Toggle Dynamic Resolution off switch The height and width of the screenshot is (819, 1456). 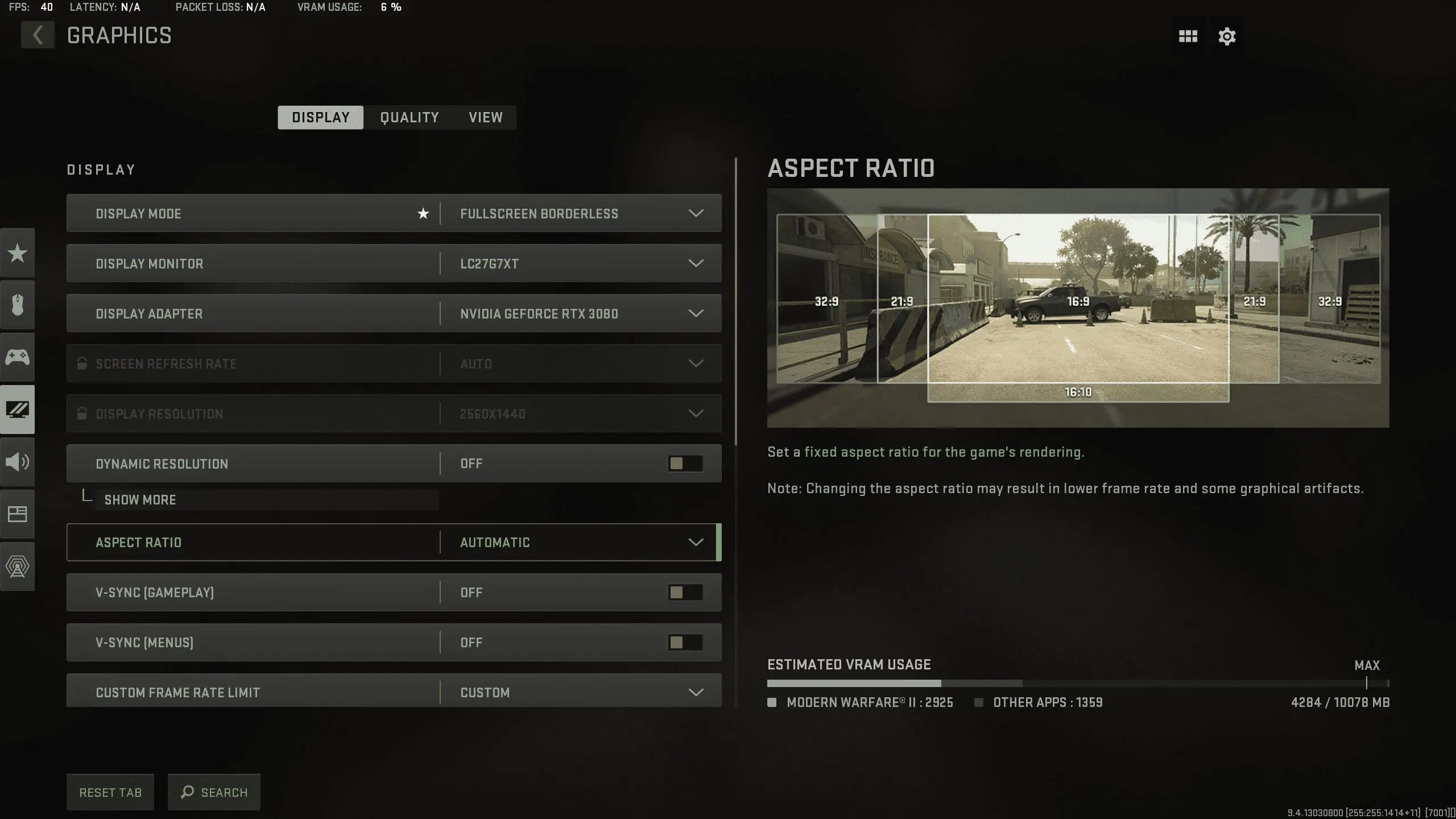685,463
